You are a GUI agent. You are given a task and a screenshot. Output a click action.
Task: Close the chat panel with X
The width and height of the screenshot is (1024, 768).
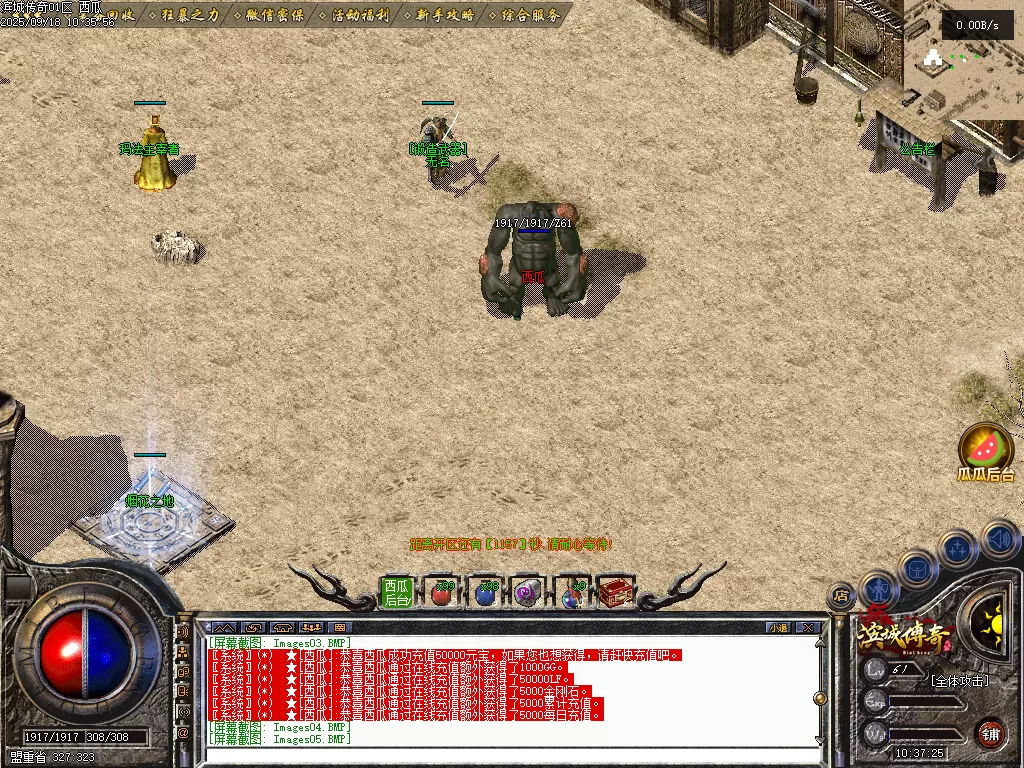808,628
